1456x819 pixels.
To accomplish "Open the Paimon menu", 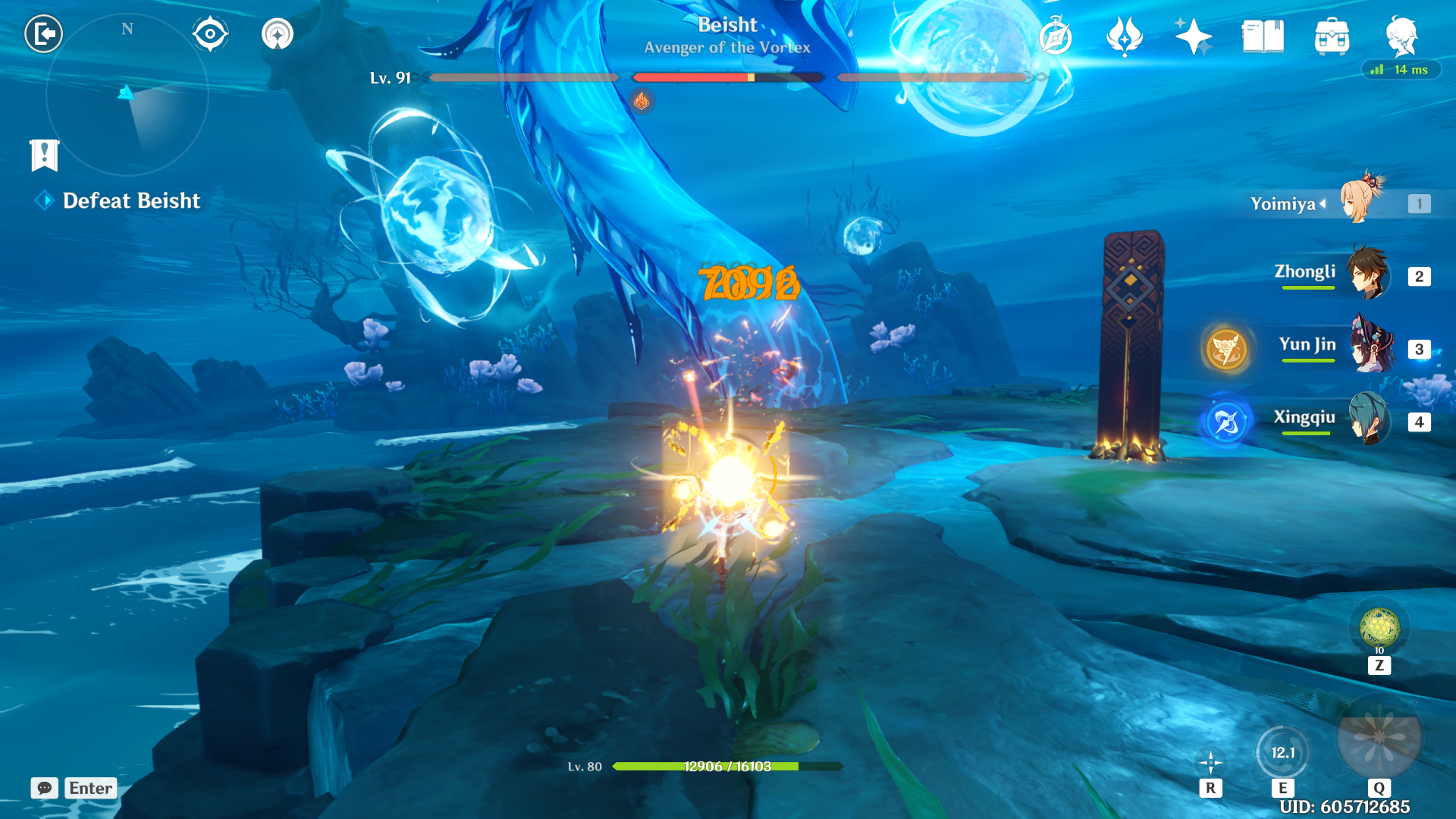I will click(x=1406, y=36).
